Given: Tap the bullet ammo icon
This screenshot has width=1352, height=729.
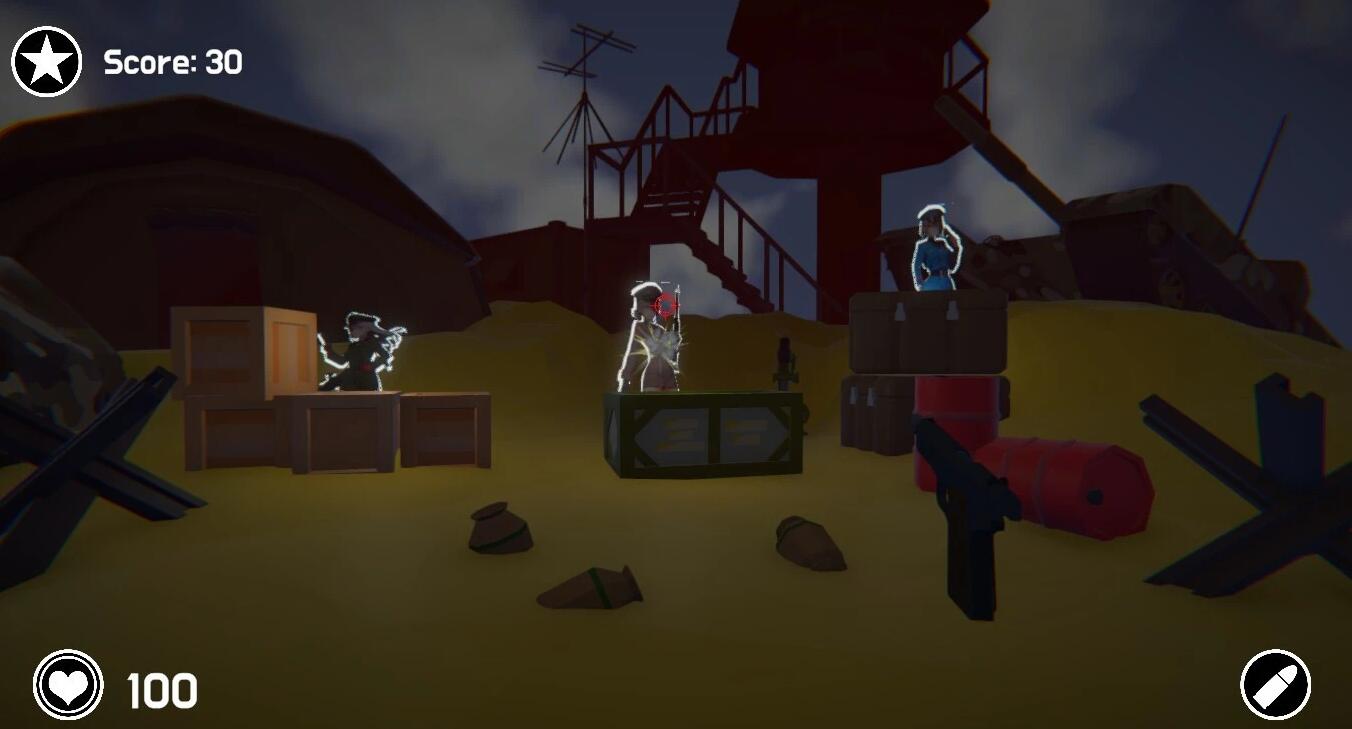Looking at the screenshot, I should tap(1275, 685).
